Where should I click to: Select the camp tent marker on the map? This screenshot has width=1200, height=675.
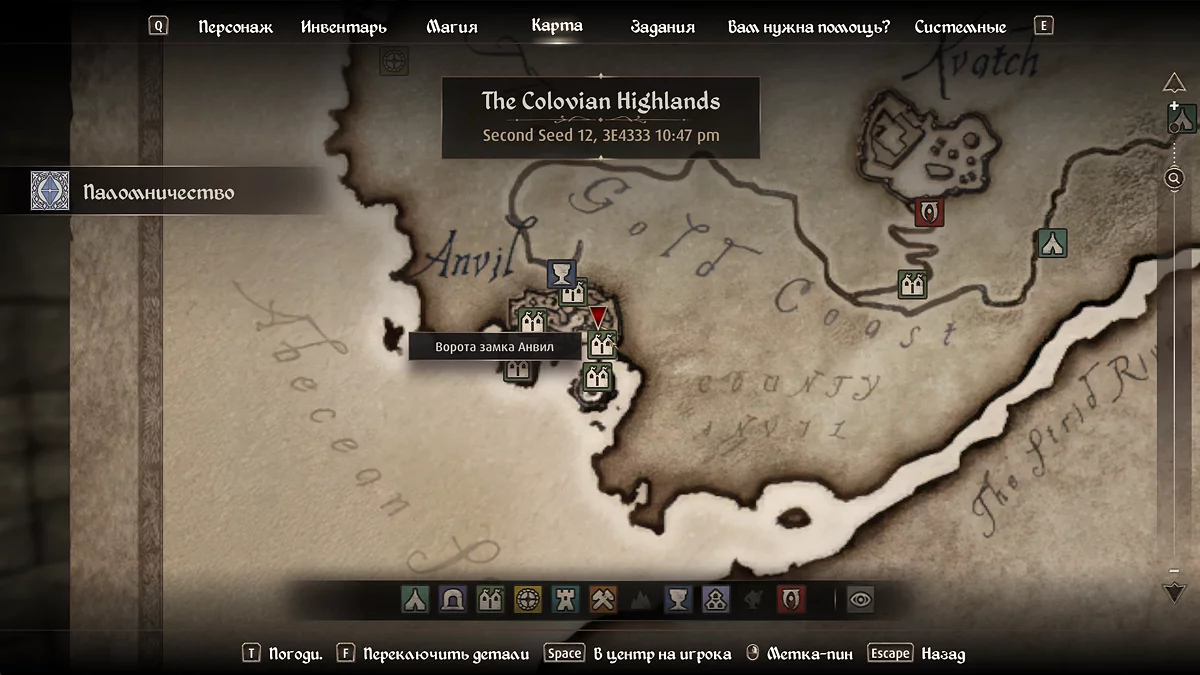pos(1052,243)
